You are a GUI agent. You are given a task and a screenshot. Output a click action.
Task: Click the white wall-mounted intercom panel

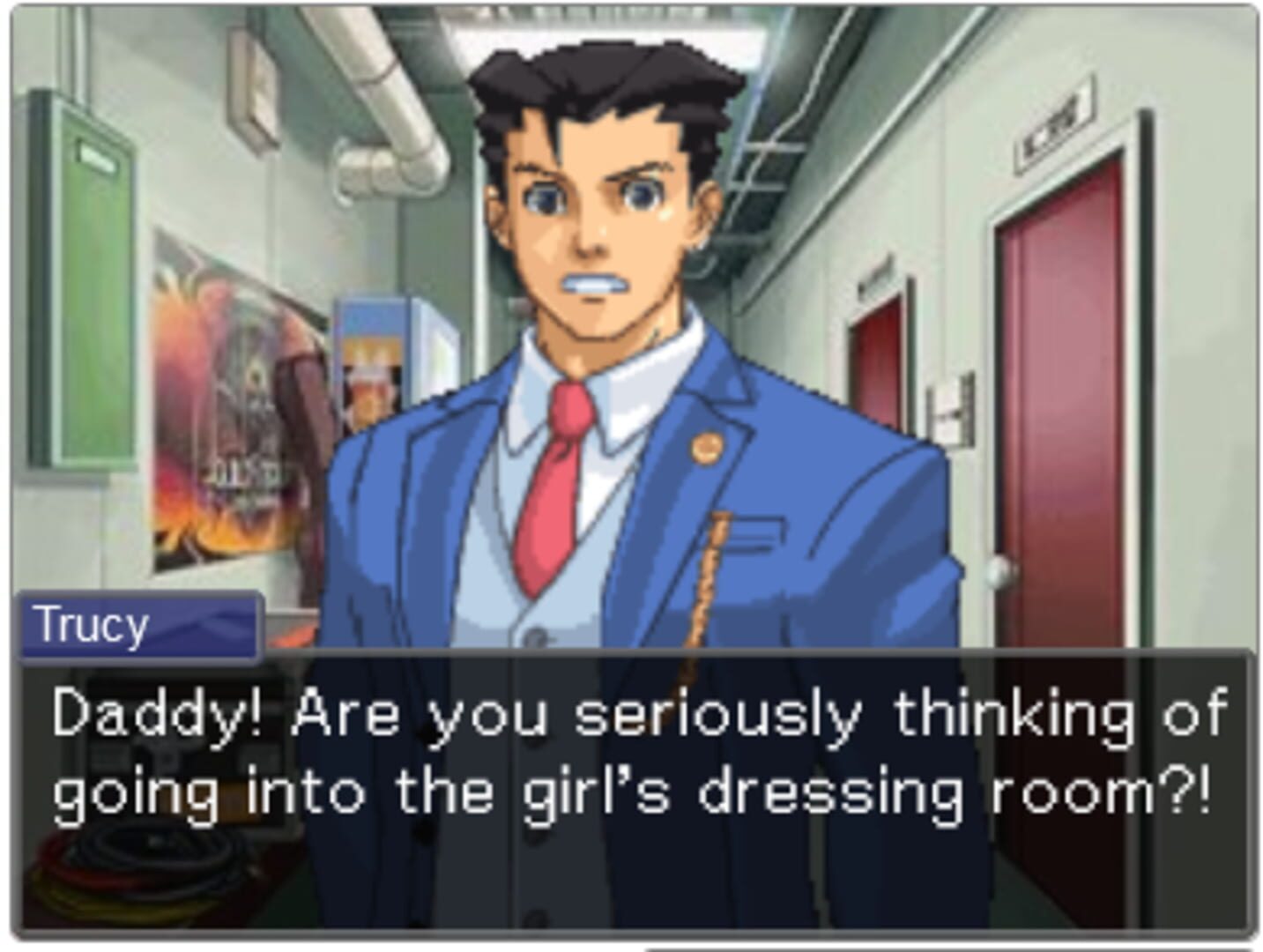[947, 410]
